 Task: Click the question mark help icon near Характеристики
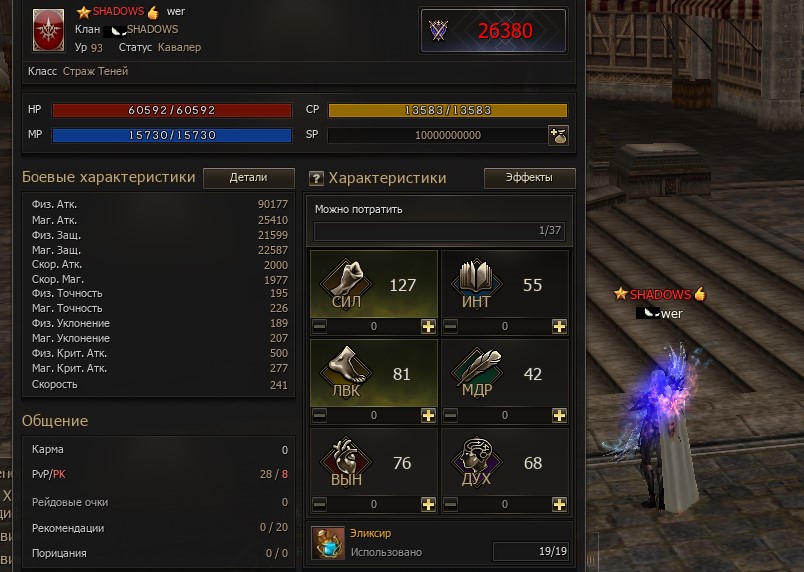pos(316,179)
